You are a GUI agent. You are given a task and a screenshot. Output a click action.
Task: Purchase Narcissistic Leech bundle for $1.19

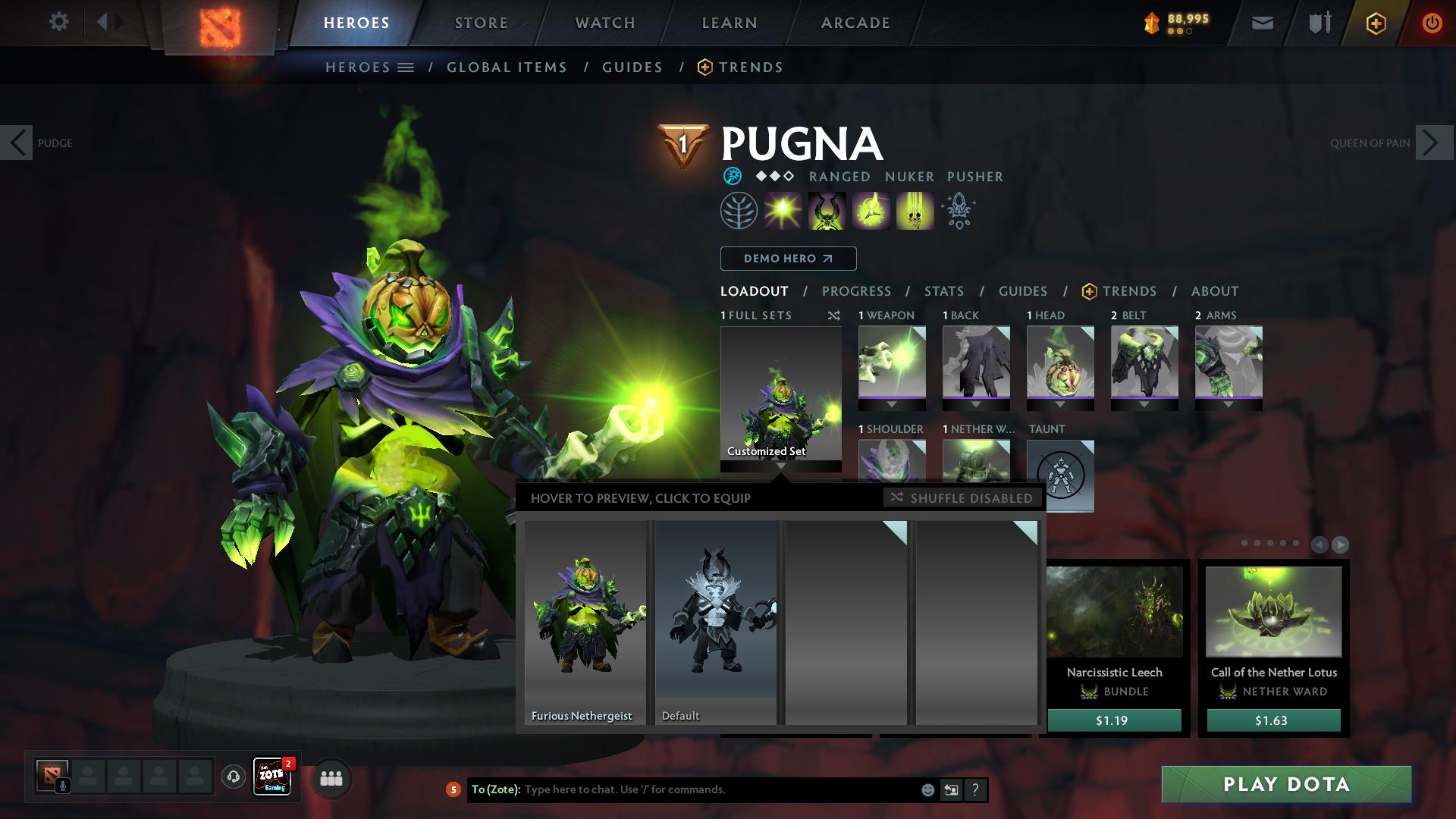tap(1113, 720)
